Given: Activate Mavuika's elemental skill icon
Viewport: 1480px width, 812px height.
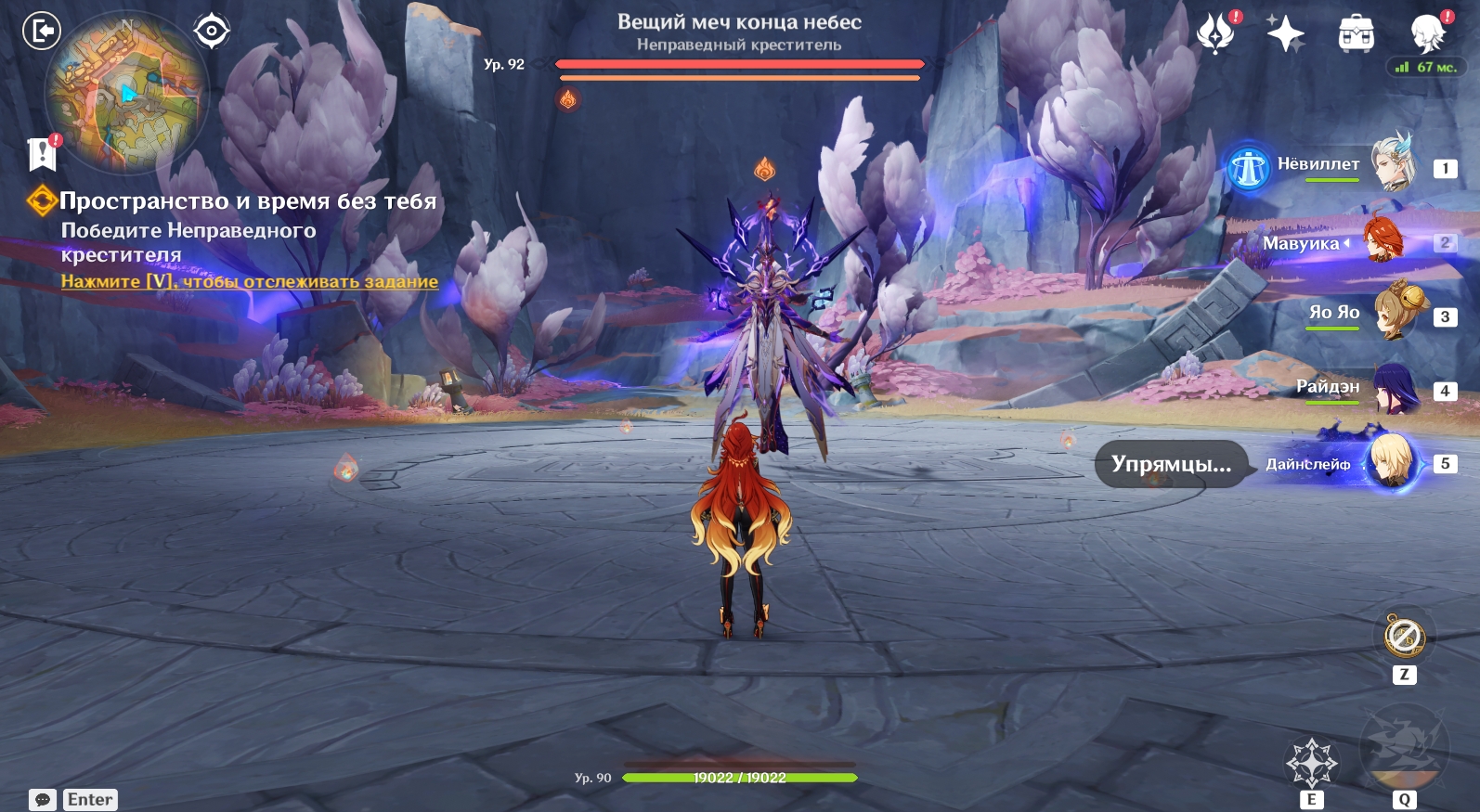Looking at the screenshot, I should (1311, 763).
